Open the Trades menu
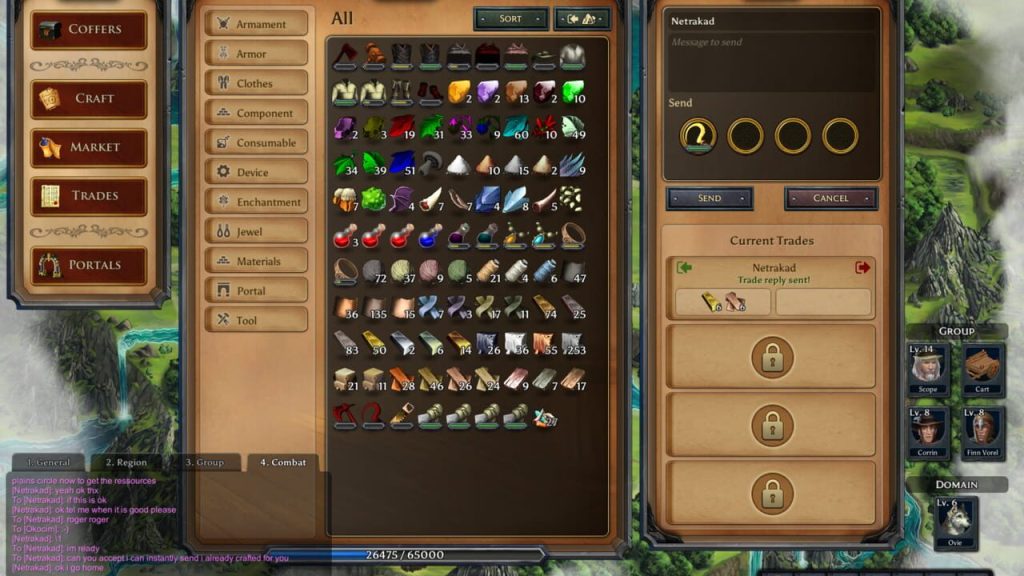The height and width of the screenshot is (576, 1024). pyautogui.click(x=88, y=196)
